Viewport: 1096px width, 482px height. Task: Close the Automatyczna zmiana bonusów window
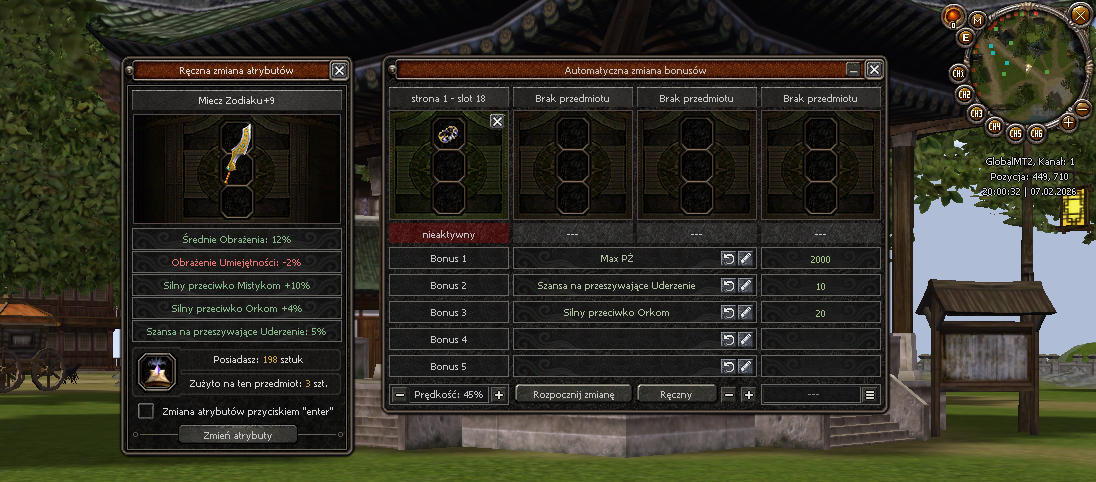874,70
